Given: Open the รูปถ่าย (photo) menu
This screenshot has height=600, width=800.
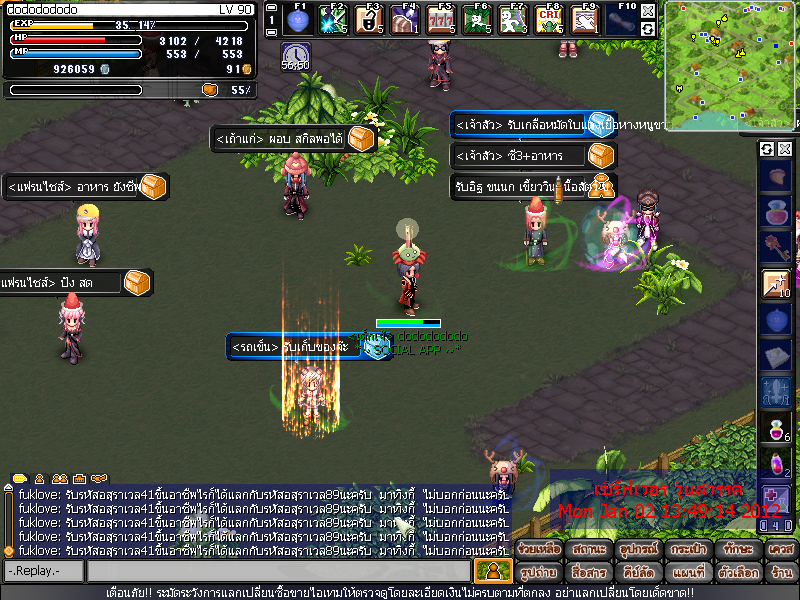Looking at the screenshot, I should tap(538, 573).
